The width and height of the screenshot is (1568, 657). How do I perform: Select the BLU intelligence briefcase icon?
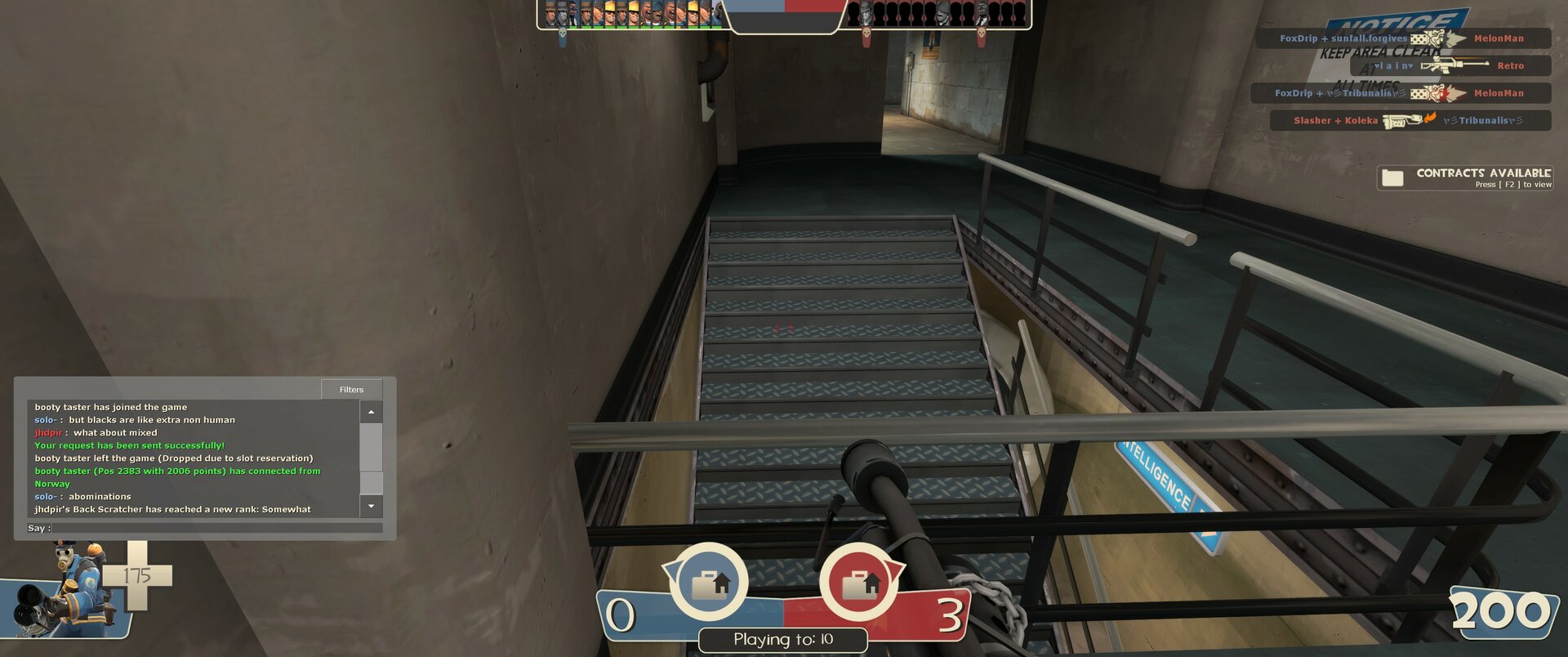tap(708, 583)
